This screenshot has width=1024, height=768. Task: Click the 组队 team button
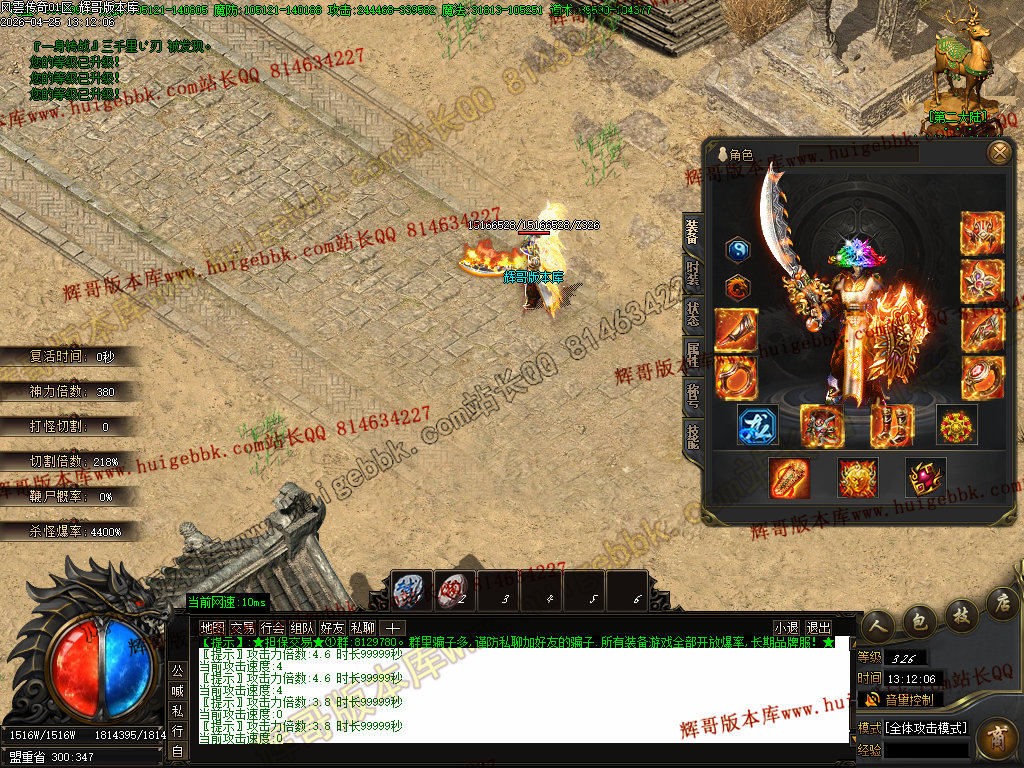(x=302, y=628)
